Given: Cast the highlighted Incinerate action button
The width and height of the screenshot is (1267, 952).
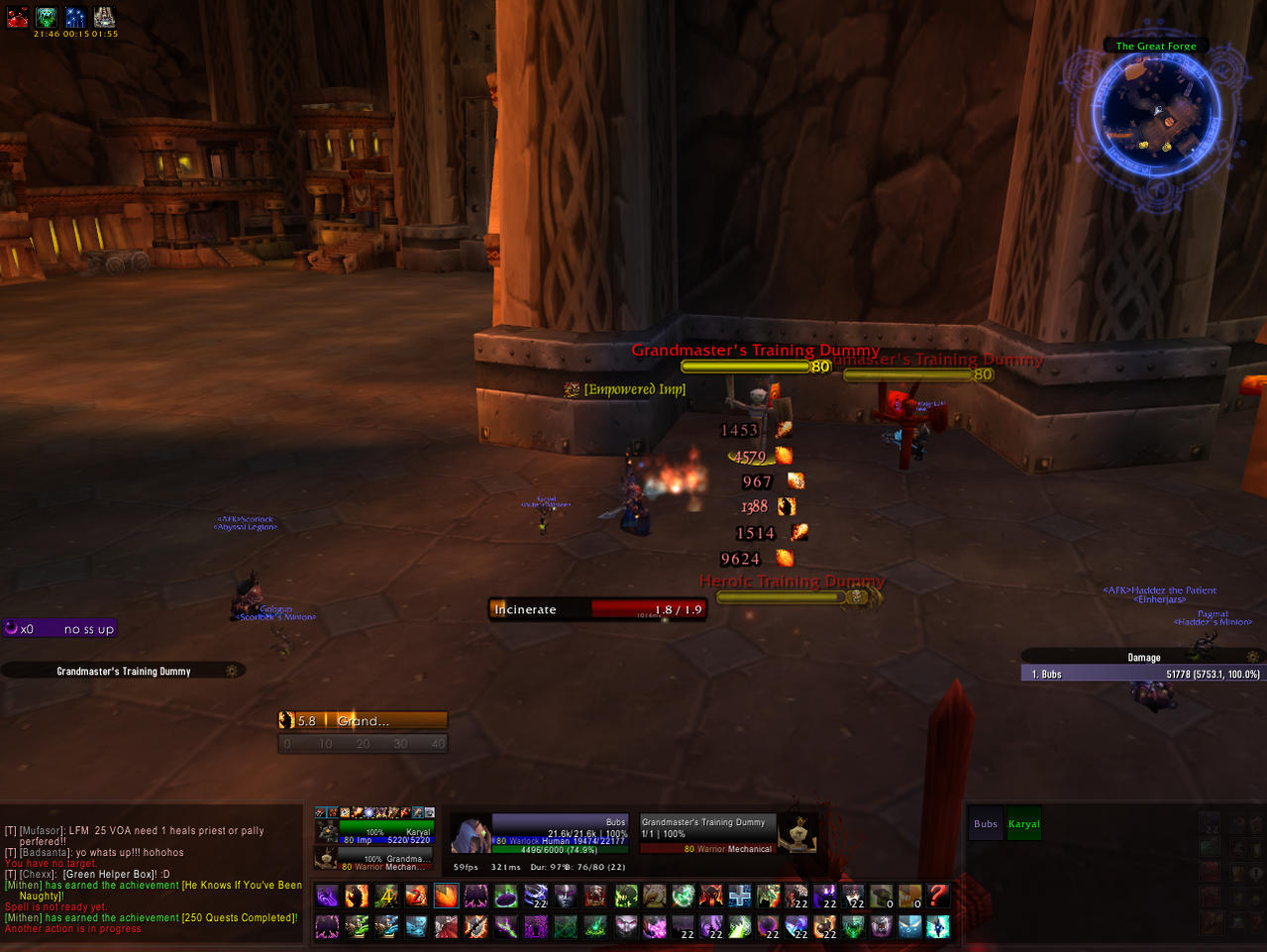Looking at the screenshot, I should tap(447, 897).
